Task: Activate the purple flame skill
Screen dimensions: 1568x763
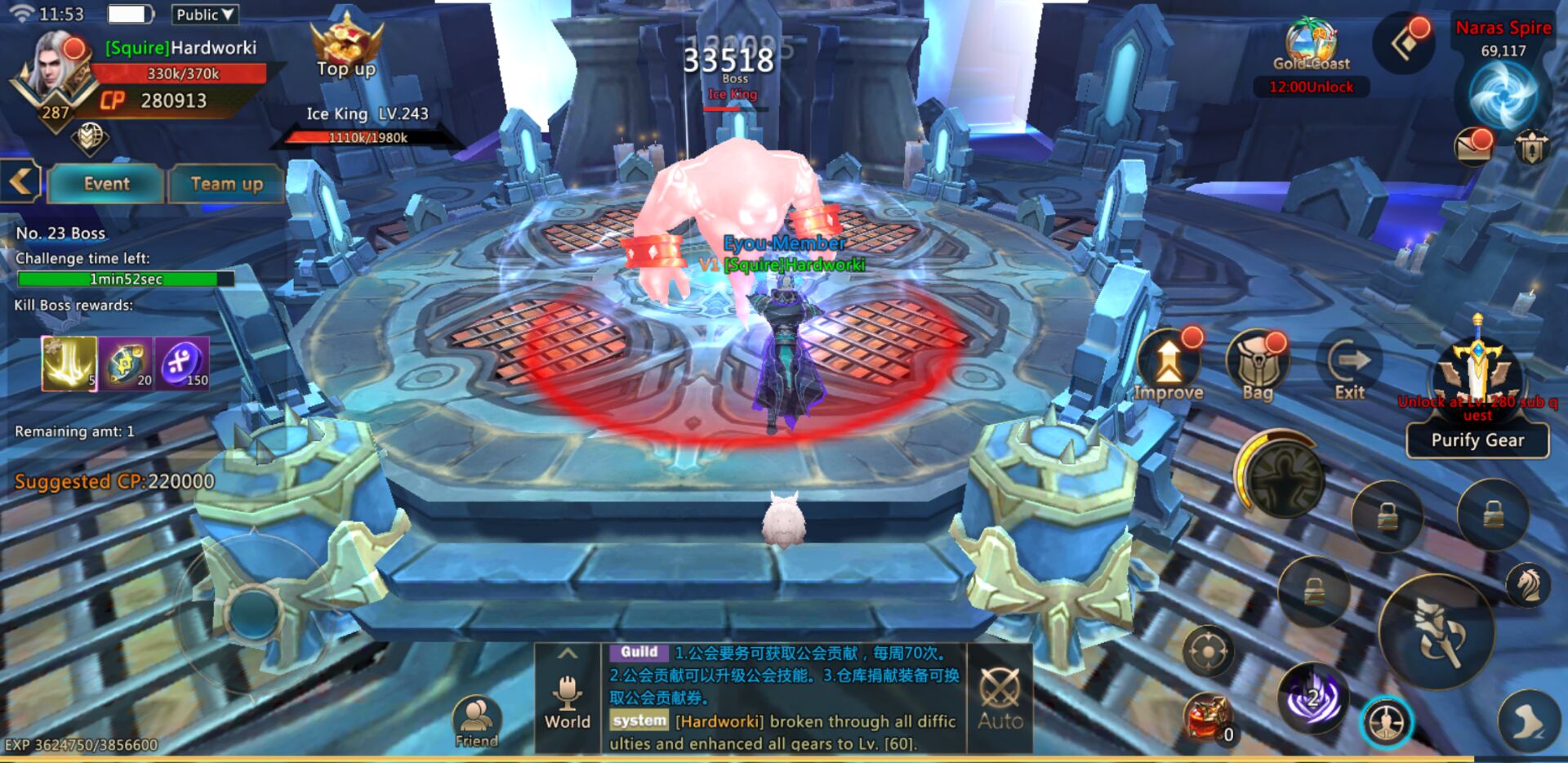Action: 1313,698
